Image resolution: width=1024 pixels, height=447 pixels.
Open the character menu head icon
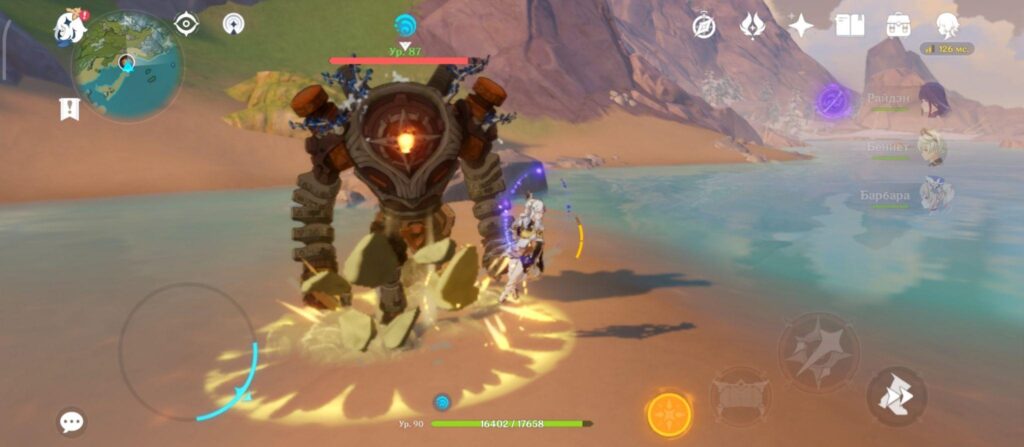click(x=946, y=26)
